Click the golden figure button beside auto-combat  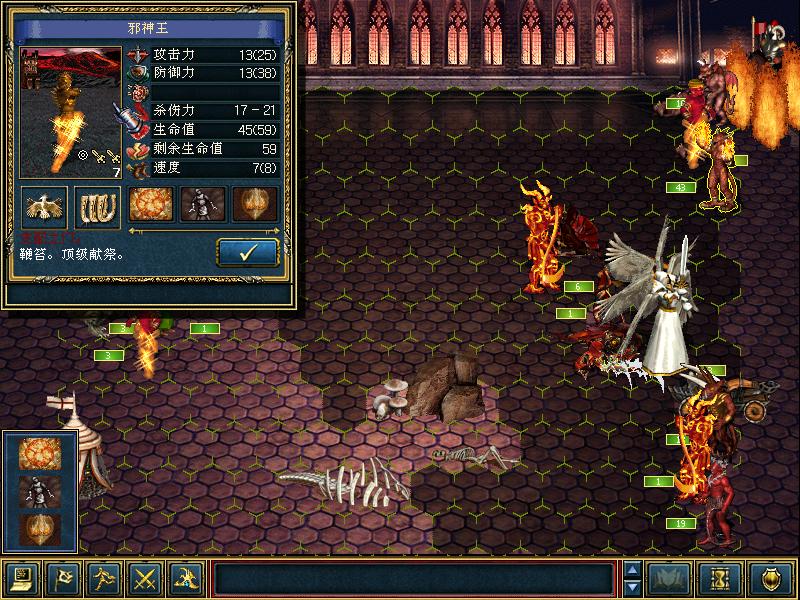click(187, 577)
